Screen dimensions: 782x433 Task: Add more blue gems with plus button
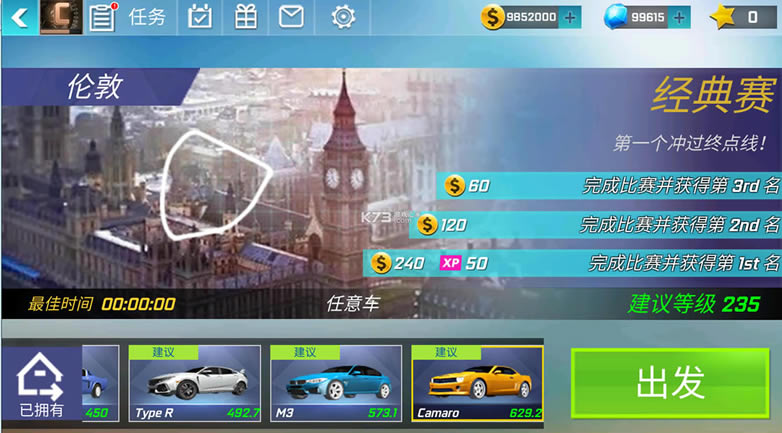(x=679, y=17)
